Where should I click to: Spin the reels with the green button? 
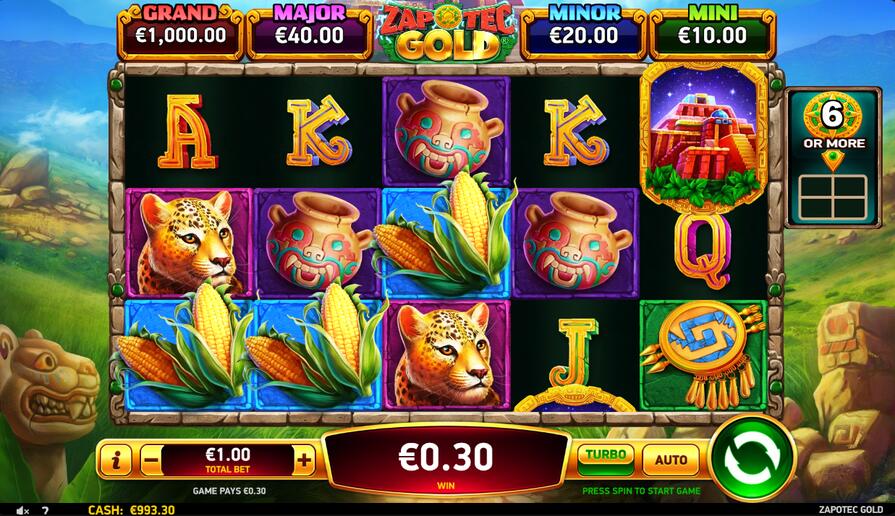coord(751,458)
